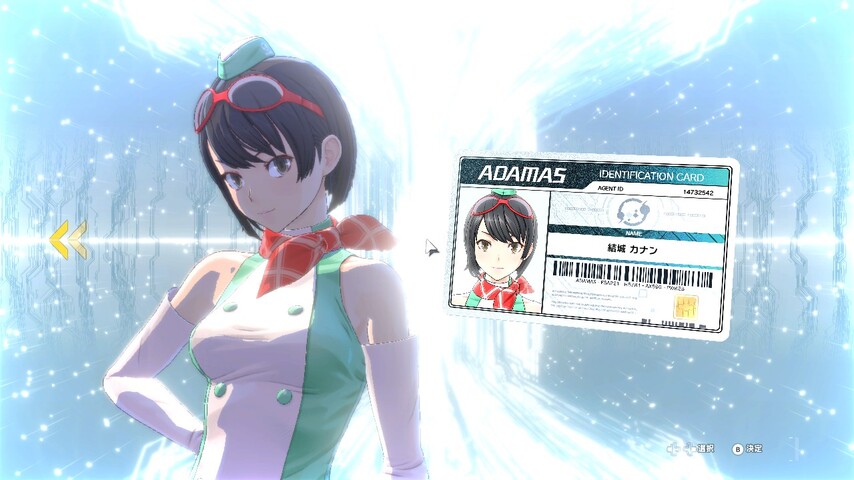Click the yellow double-arrow to switch character
The height and width of the screenshot is (480, 854).
(x=68, y=239)
